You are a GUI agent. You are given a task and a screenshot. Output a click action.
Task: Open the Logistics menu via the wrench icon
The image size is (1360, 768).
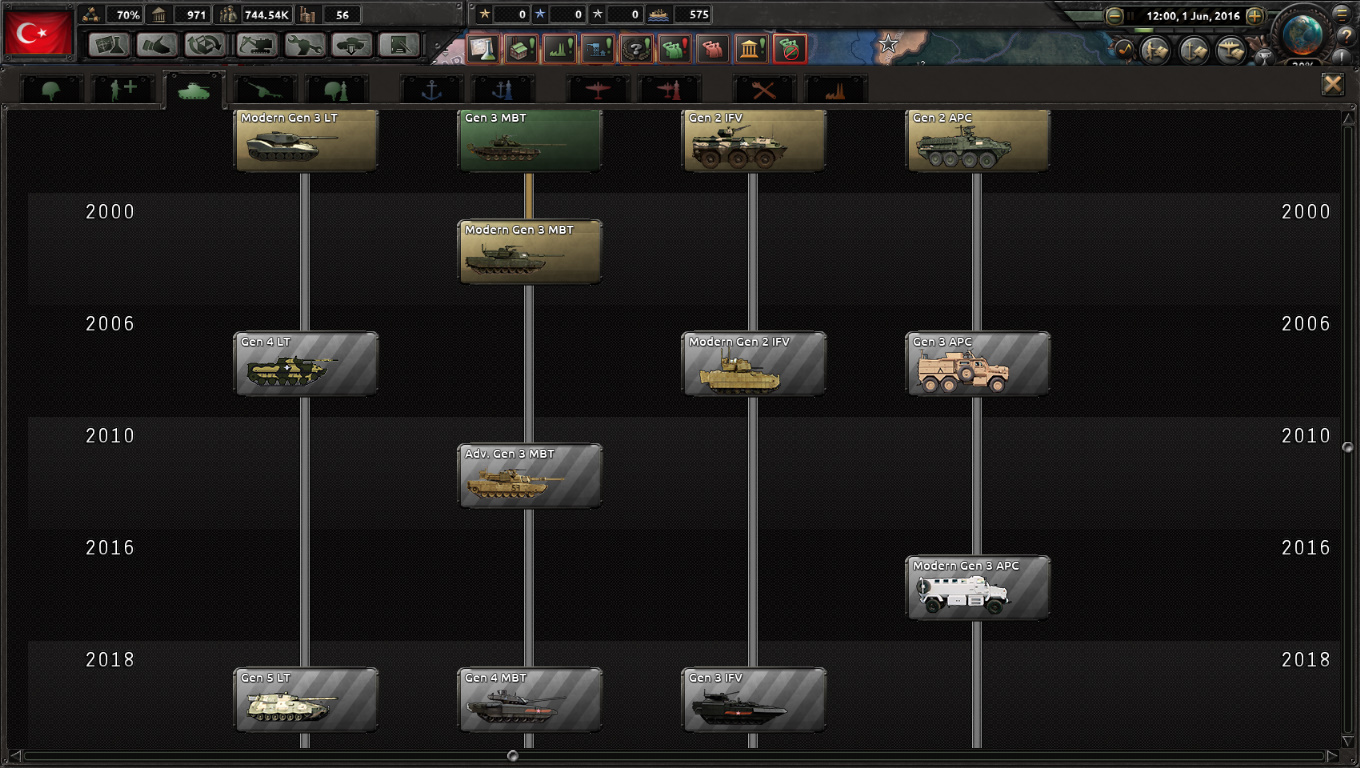tap(305, 45)
